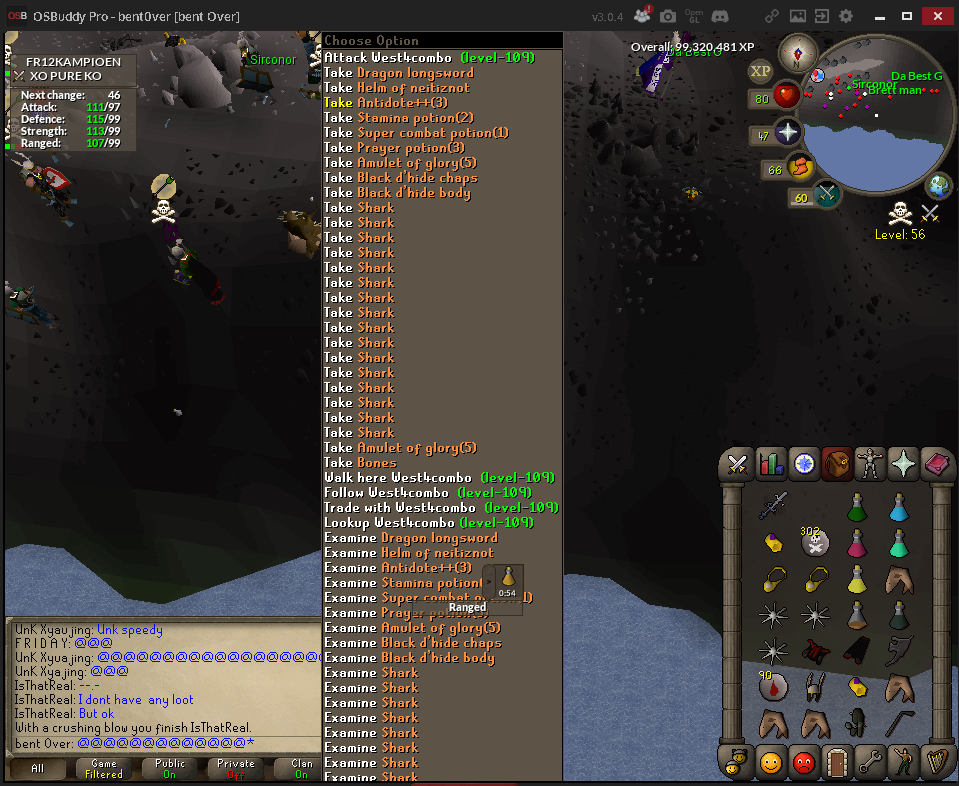Viewport: 959px width, 786px height.
Task: Select Take Bones option
Action: [360, 463]
